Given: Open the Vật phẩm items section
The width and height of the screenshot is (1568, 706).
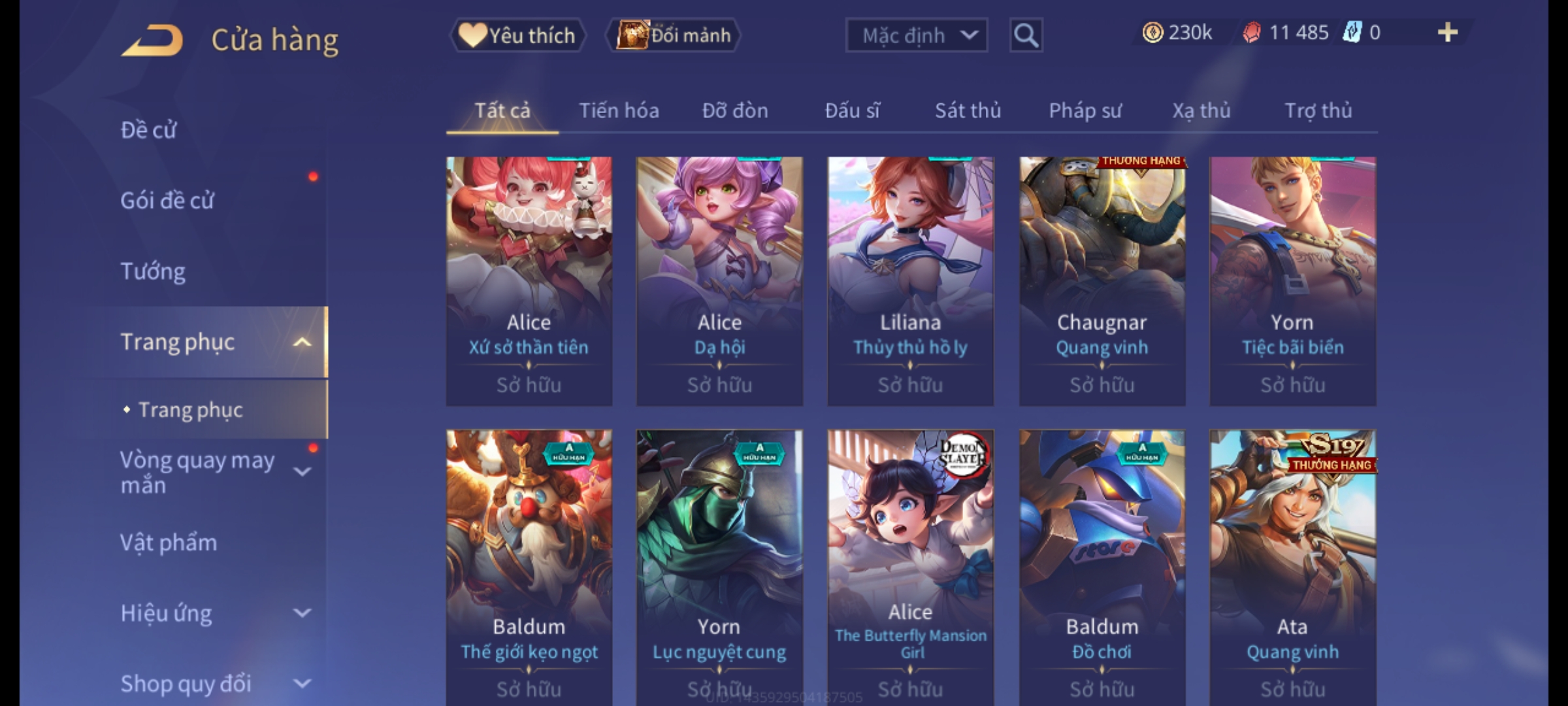Looking at the screenshot, I should [x=169, y=543].
